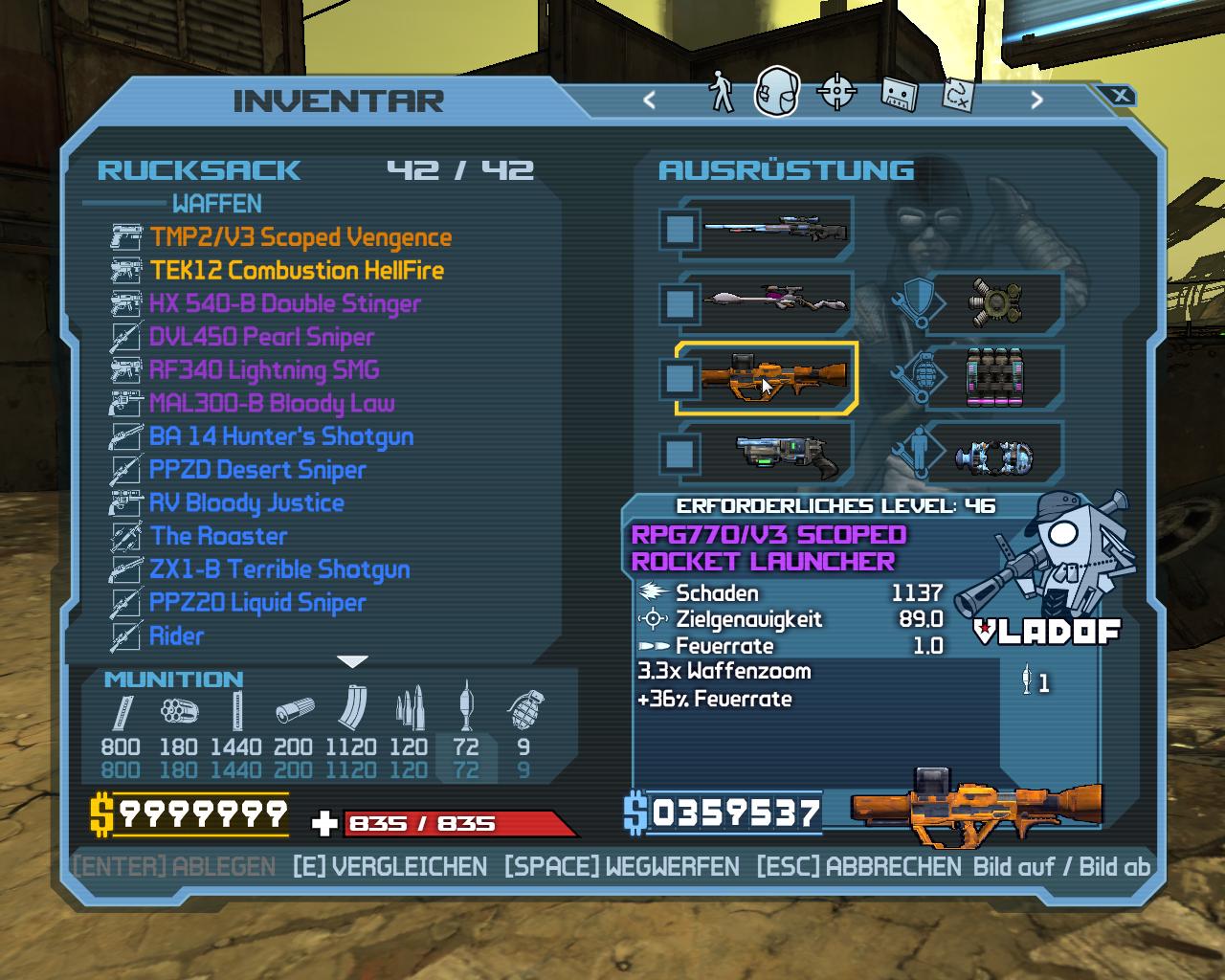Pick the HX 540-B Double Stinger entry
This screenshot has height=980, width=1225.
tap(284, 304)
